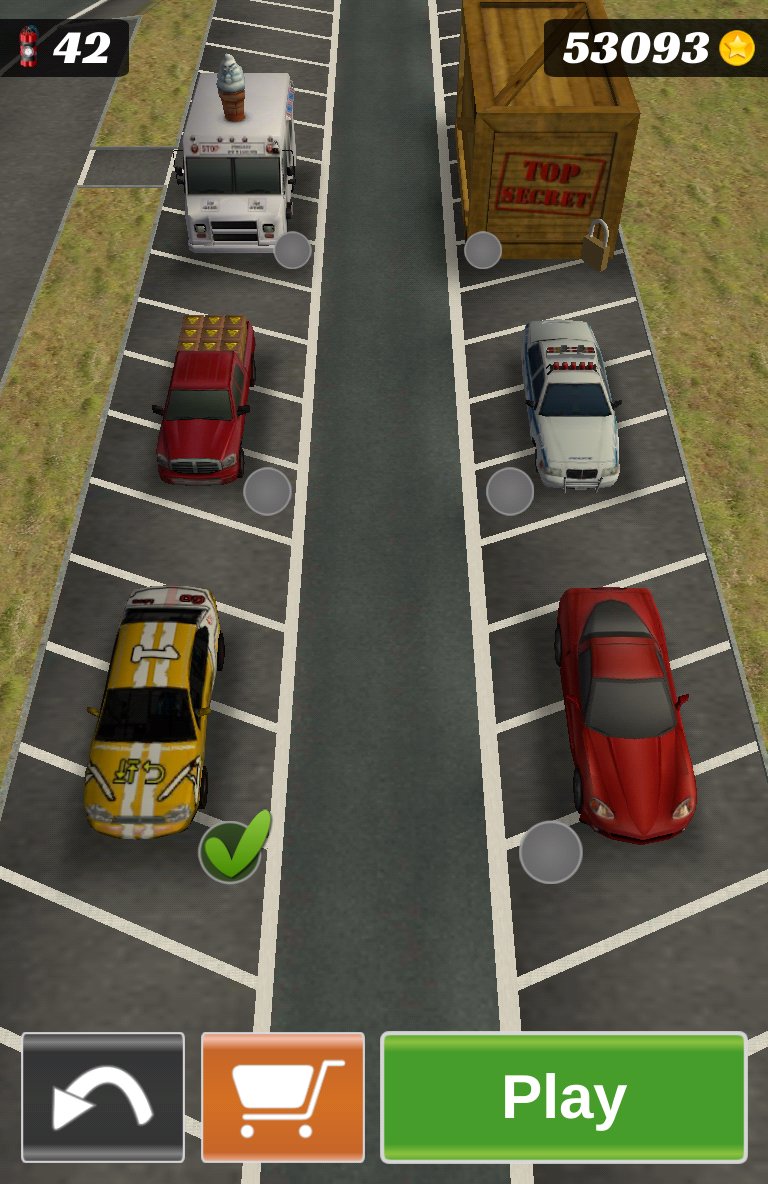Choose the Top Secret crate's selection circle
The width and height of the screenshot is (768, 1184).
[x=482, y=250]
